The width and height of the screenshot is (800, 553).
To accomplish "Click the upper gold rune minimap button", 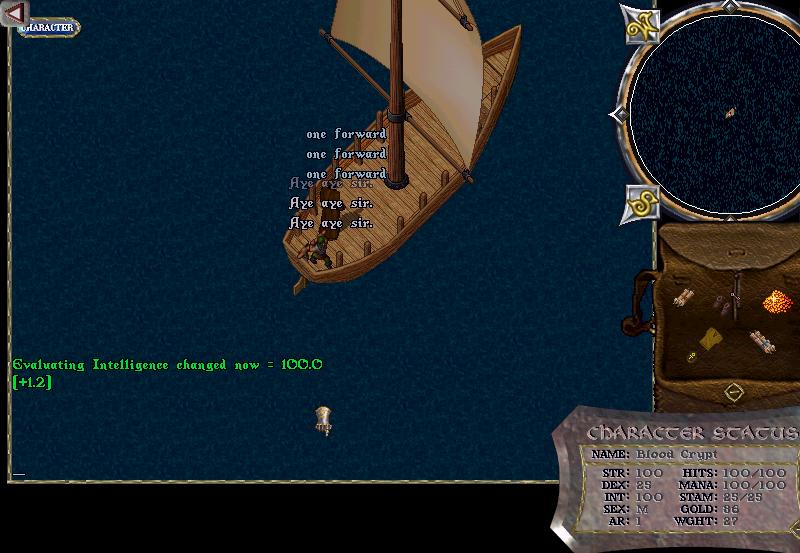I will [x=640, y=26].
